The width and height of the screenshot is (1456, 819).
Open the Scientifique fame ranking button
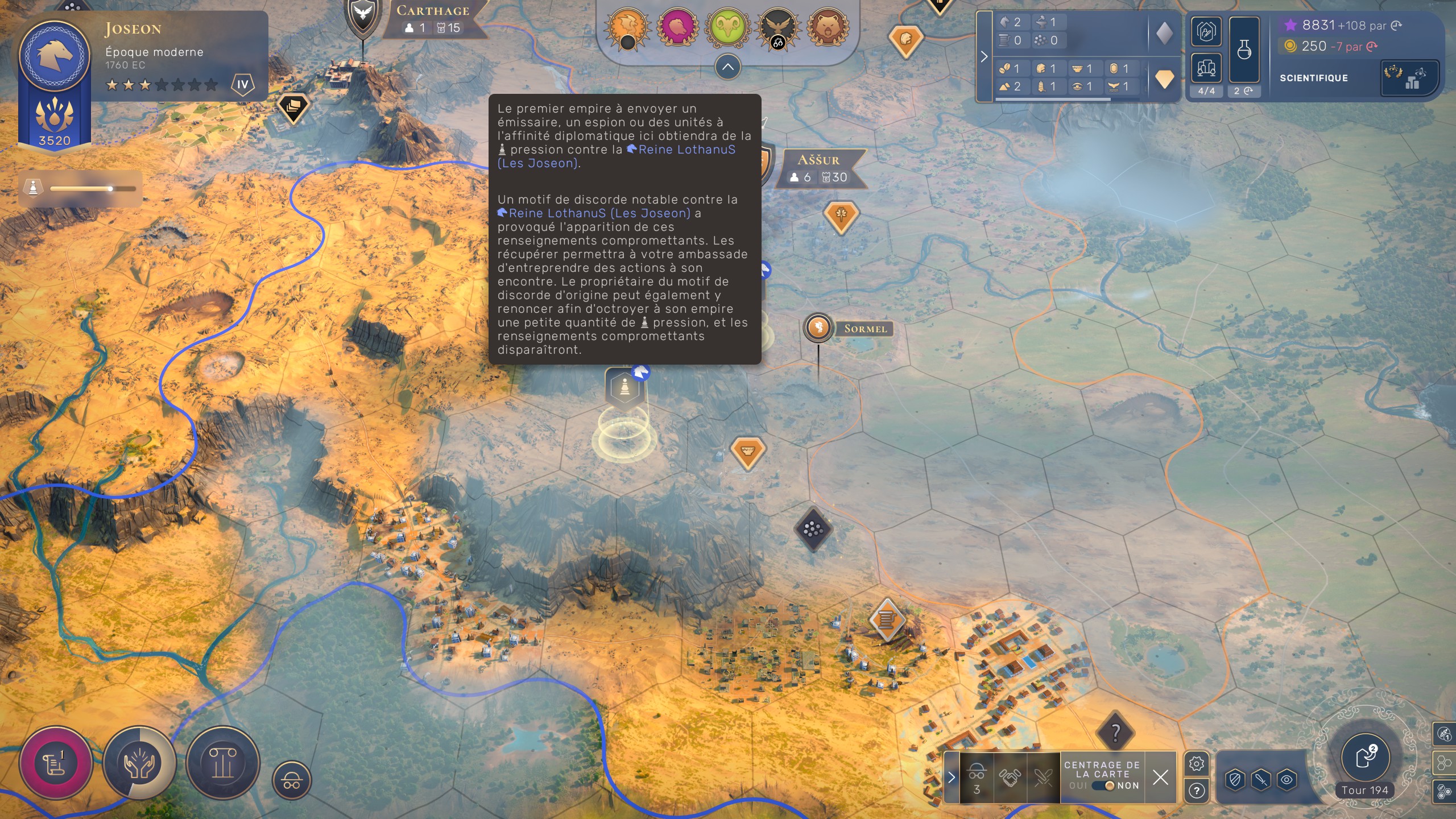tap(1409, 78)
